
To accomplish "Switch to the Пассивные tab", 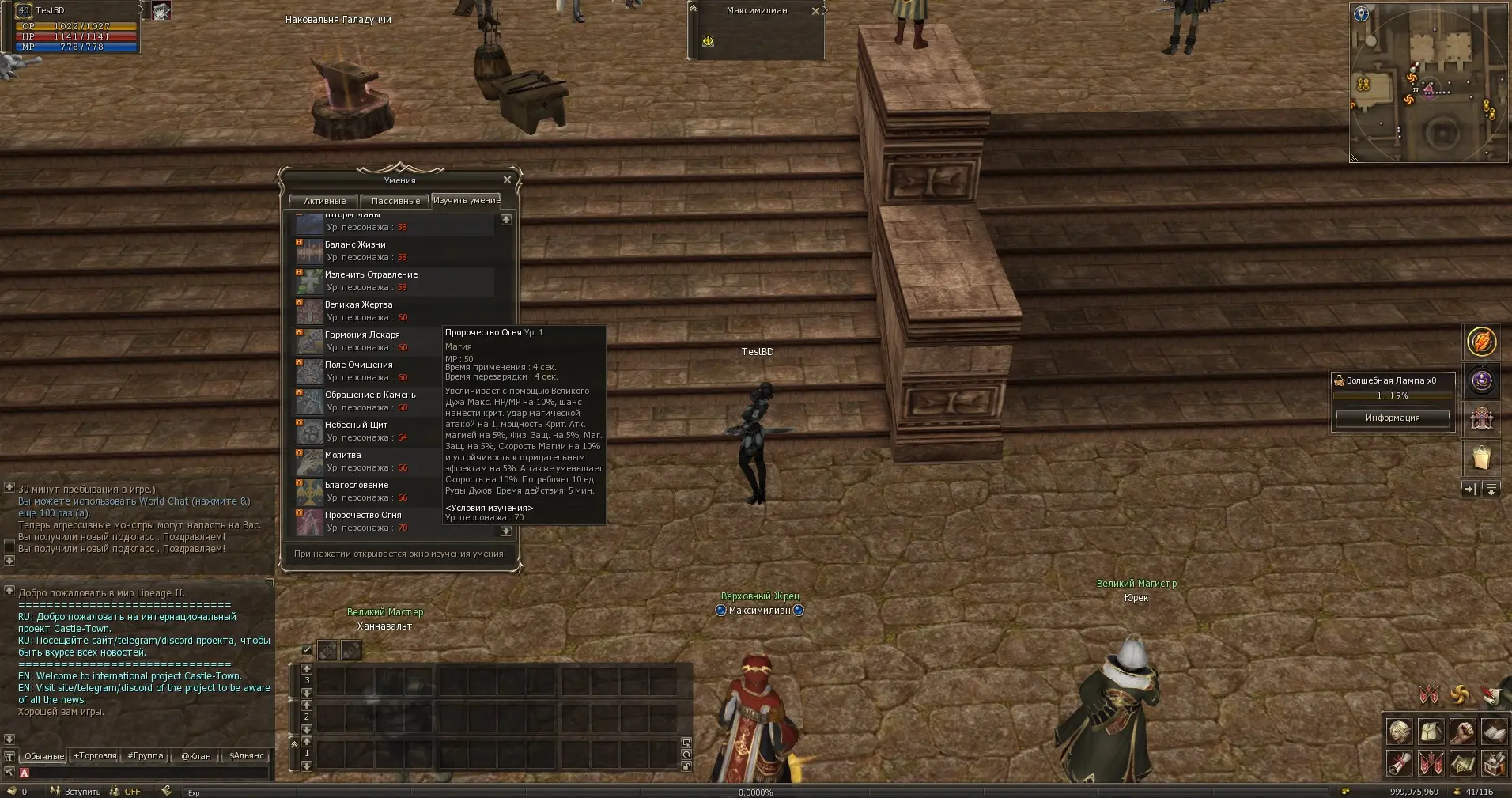I will (x=395, y=201).
